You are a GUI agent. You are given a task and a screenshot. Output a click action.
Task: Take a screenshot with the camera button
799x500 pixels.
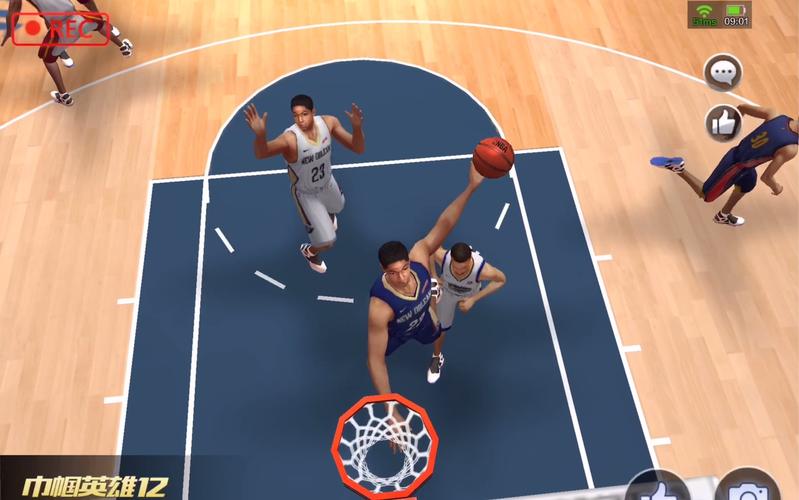click(748, 490)
